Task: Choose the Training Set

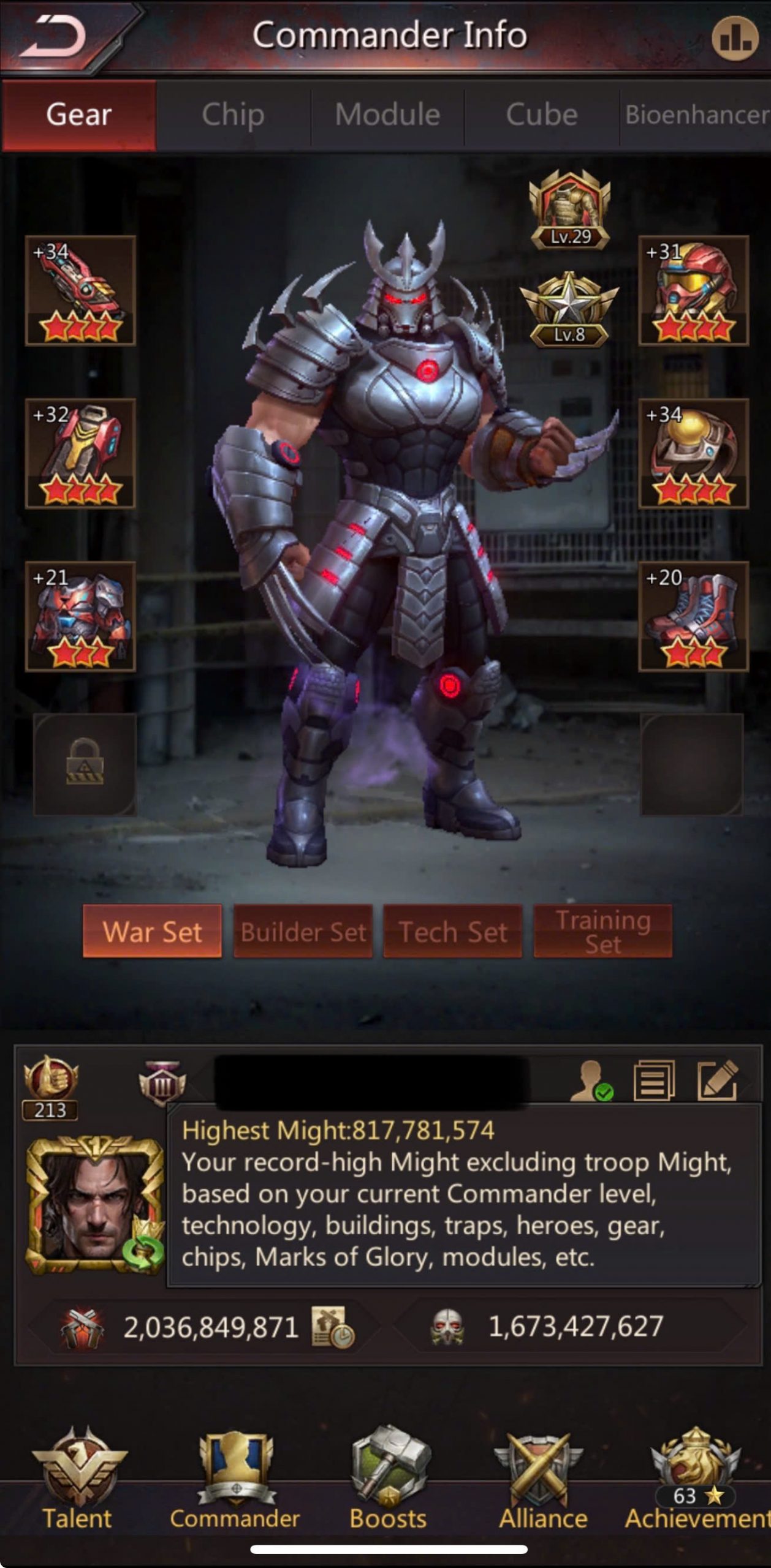Action: tap(603, 931)
